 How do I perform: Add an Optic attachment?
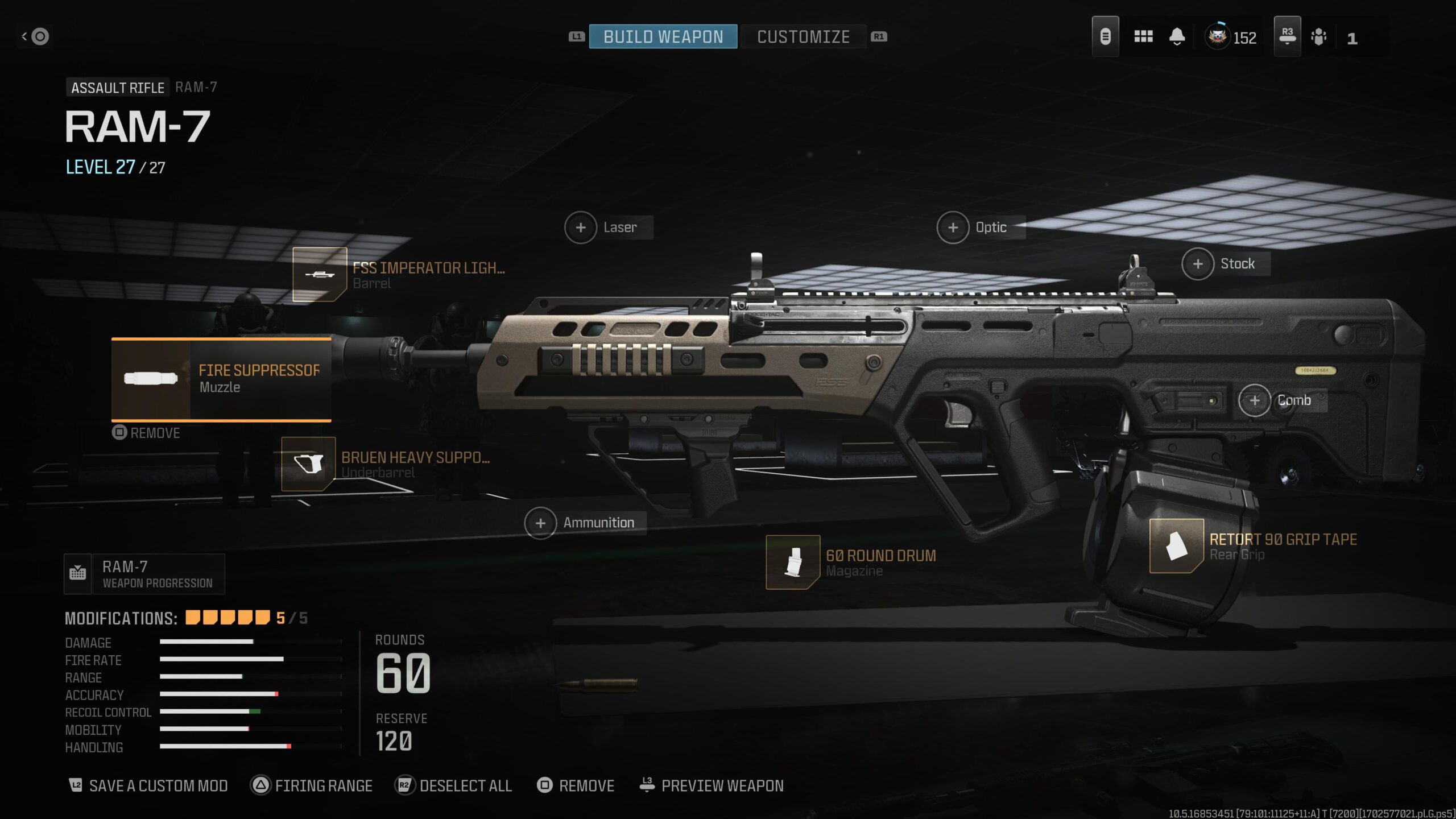click(953, 227)
